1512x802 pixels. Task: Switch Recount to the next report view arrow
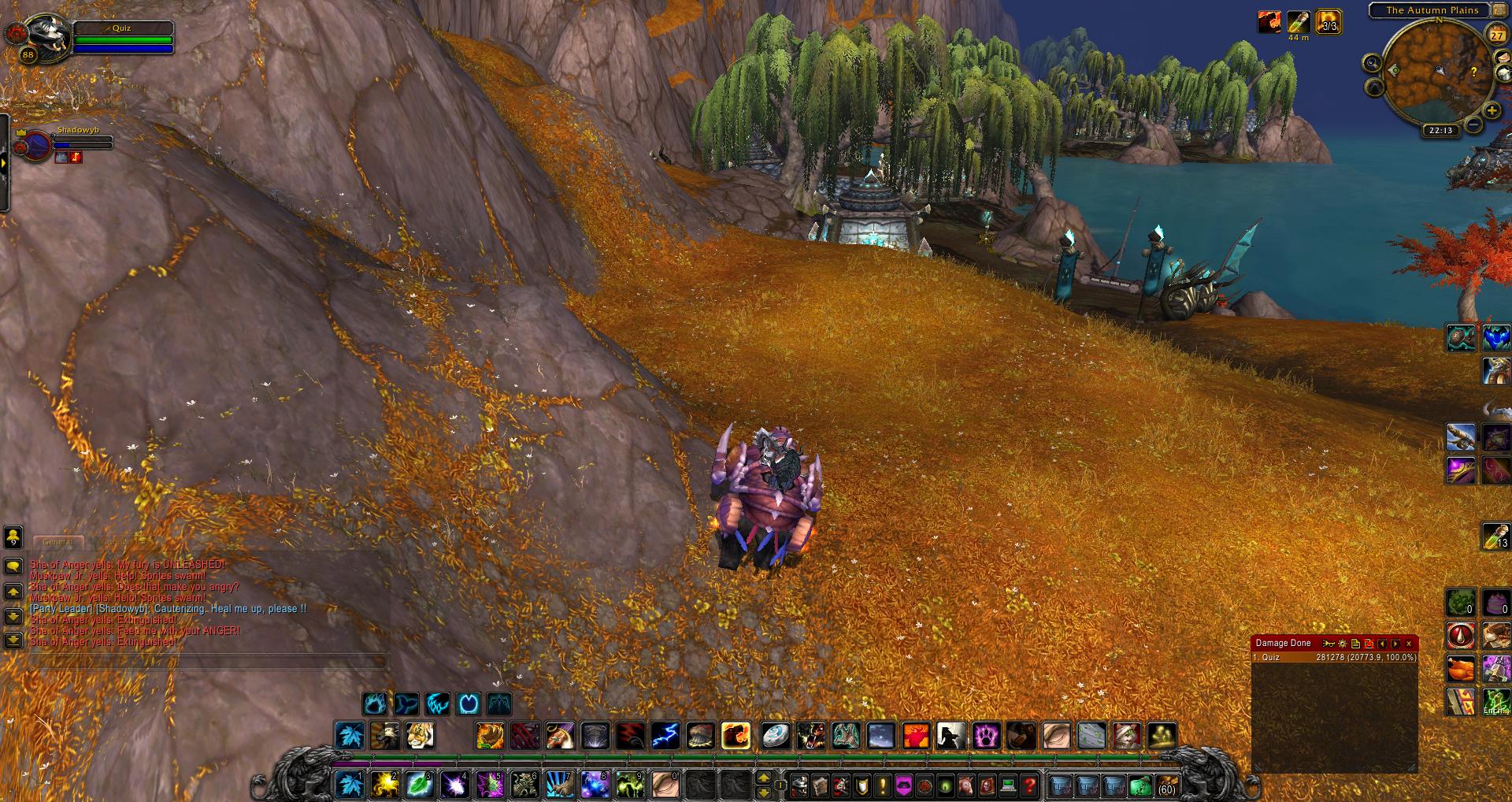coord(1394,644)
